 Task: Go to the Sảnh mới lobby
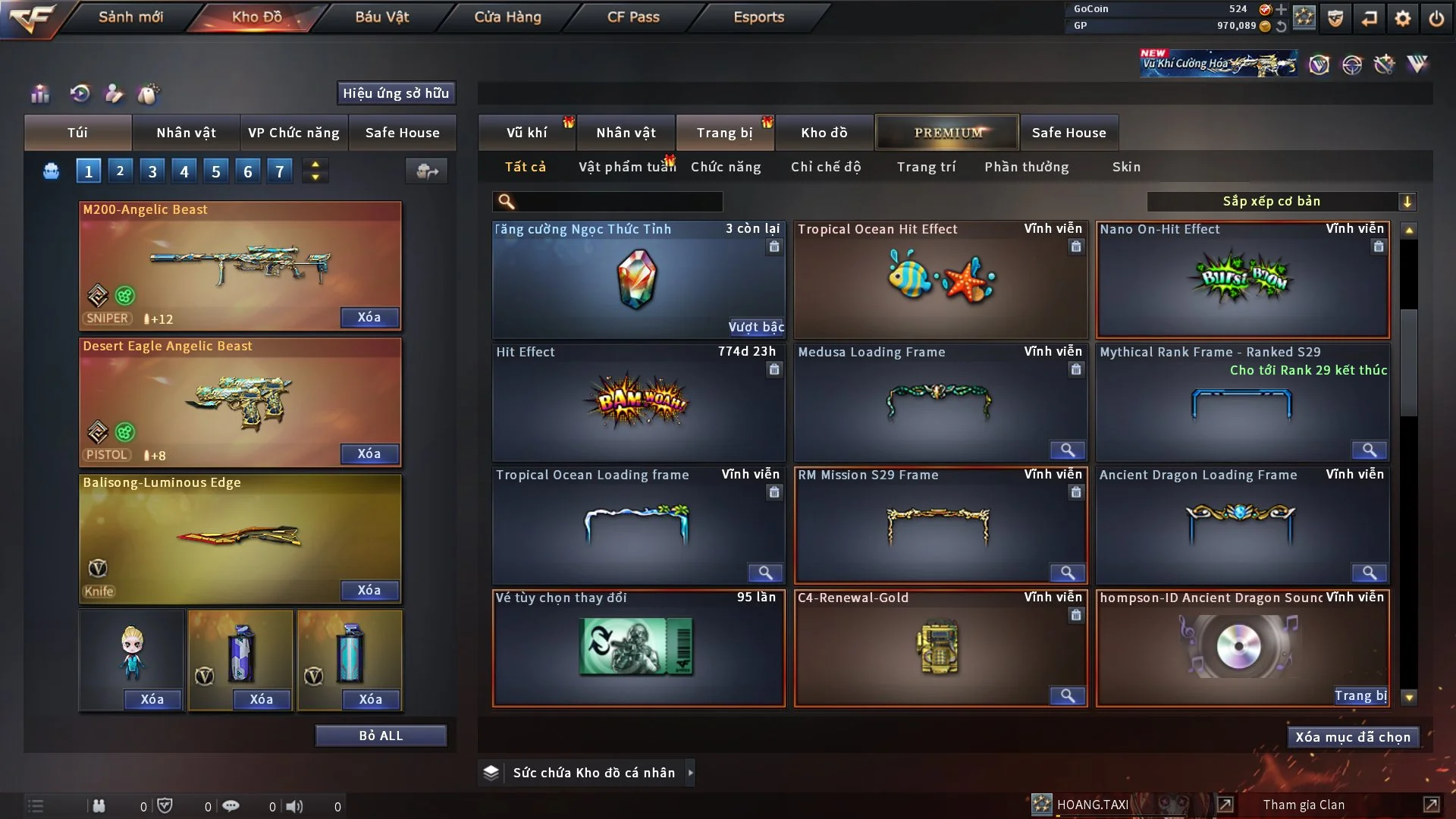click(130, 17)
